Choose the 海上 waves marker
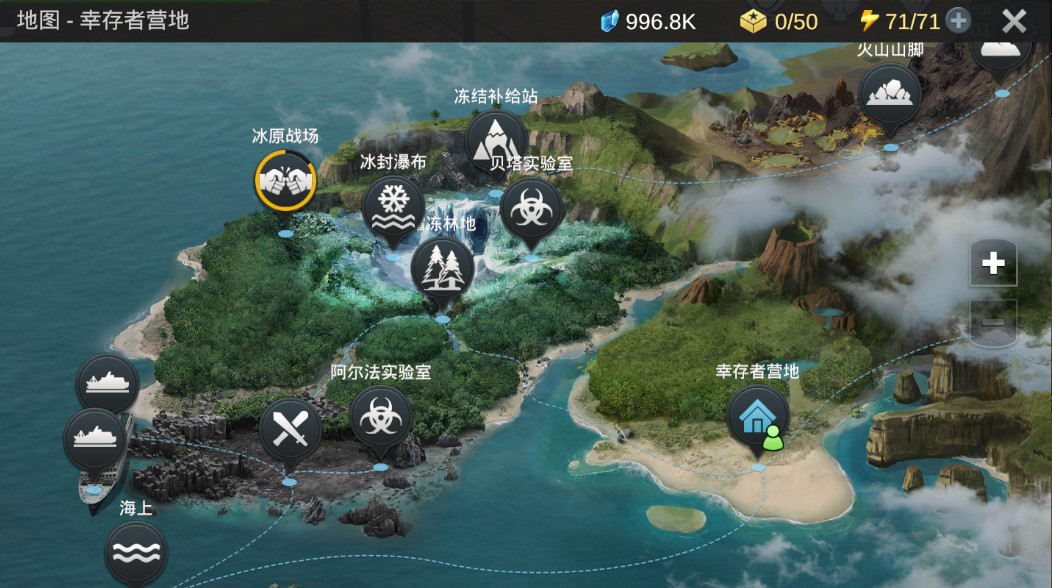The image size is (1052, 588). [135, 552]
